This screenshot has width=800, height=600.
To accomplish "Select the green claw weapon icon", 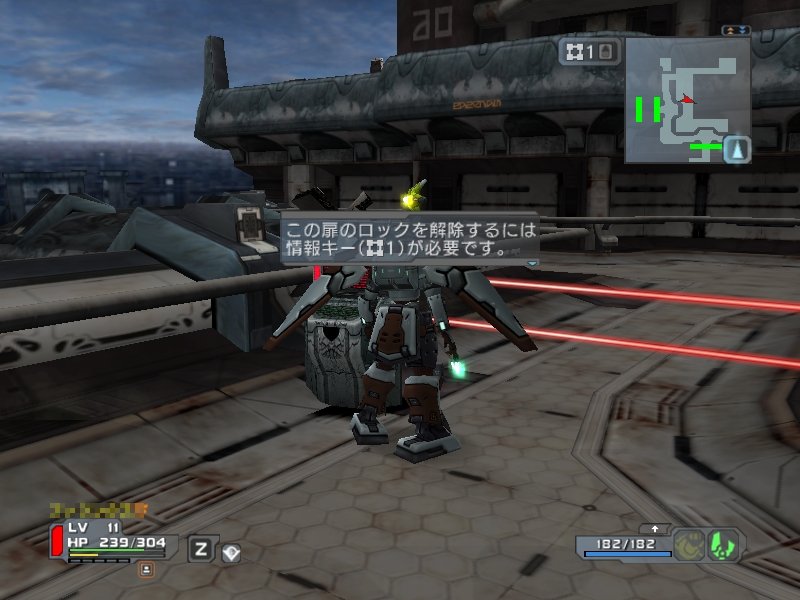I will [722, 545].
